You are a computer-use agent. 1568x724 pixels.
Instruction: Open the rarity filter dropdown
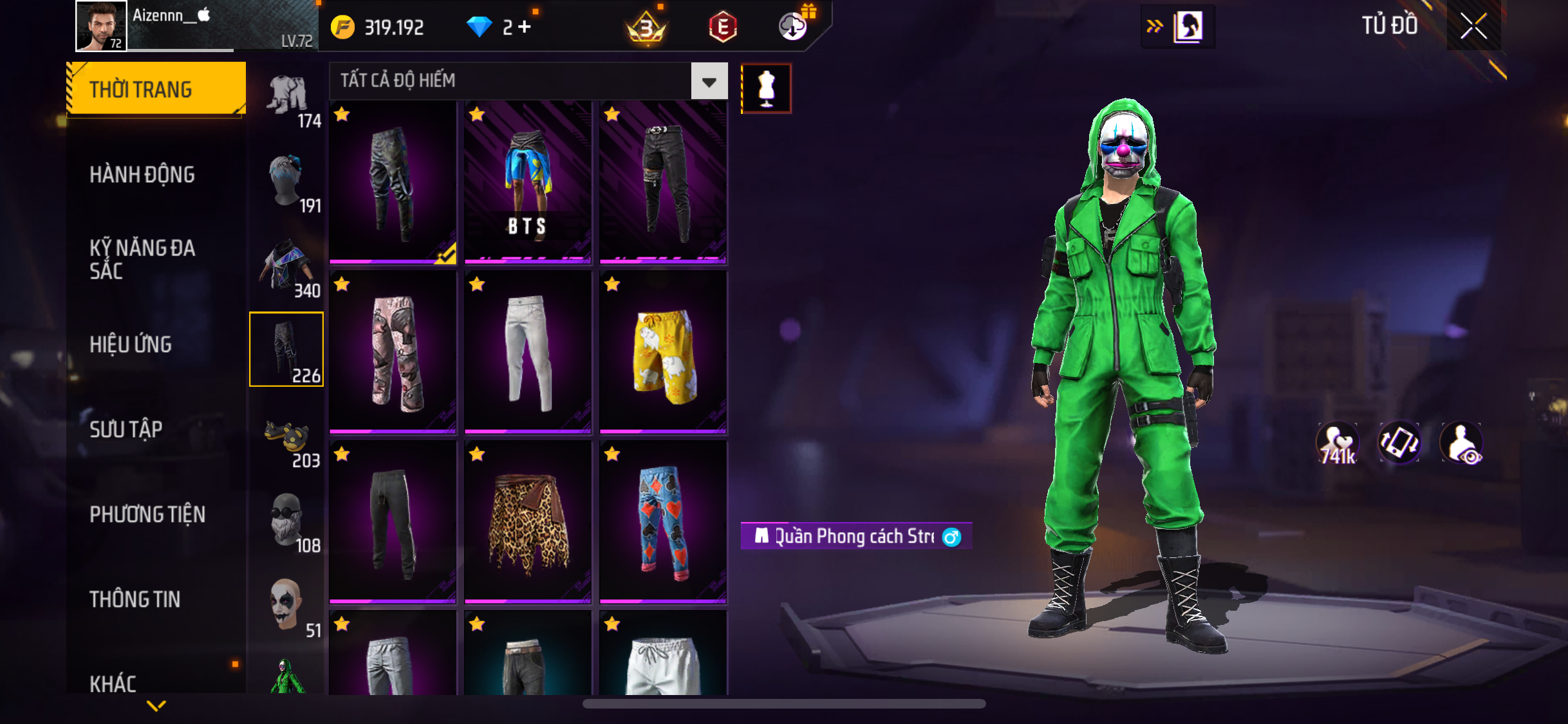tap(709, 81)
